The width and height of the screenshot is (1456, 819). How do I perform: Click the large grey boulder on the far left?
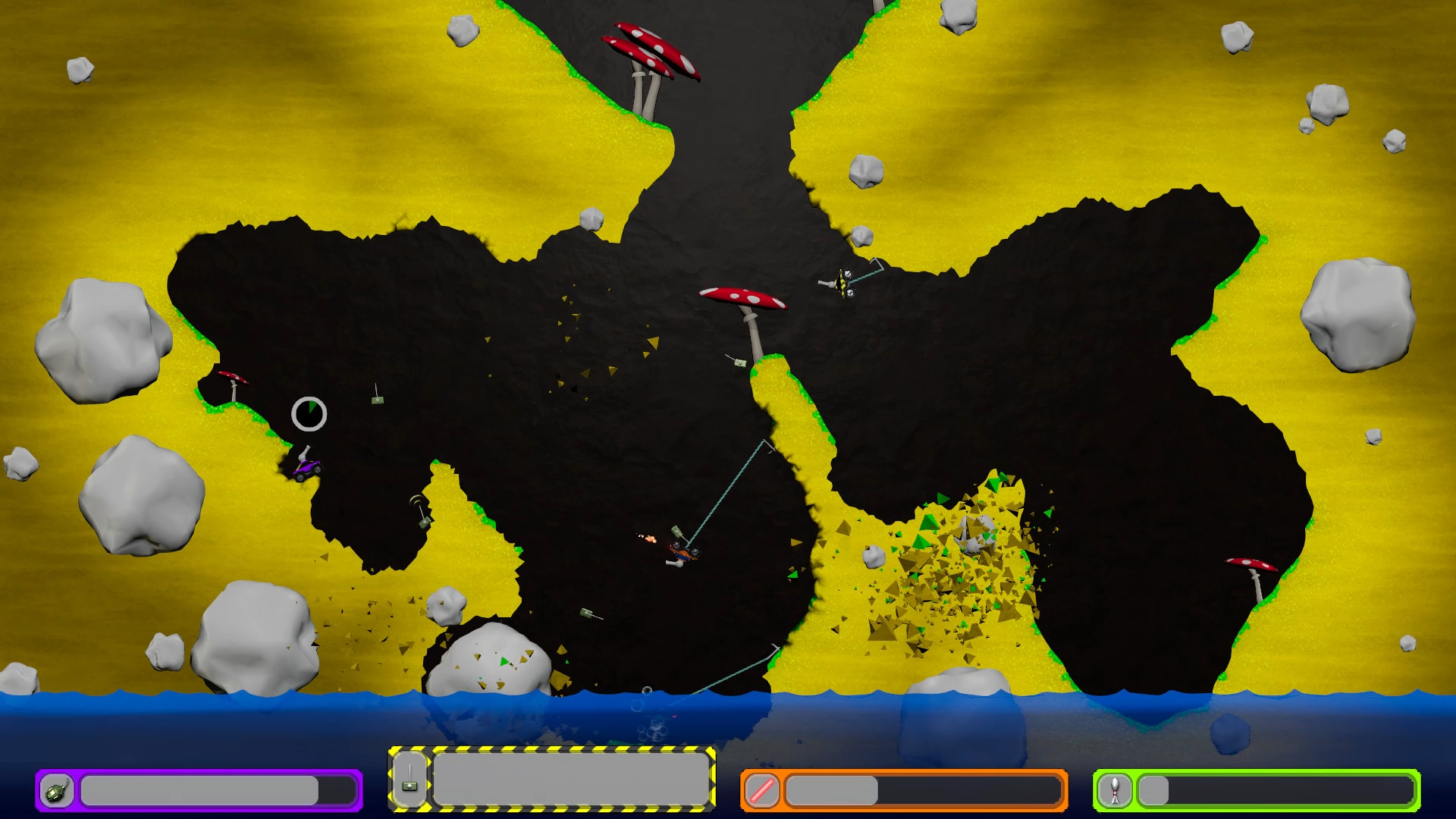(x=99, y=341)
